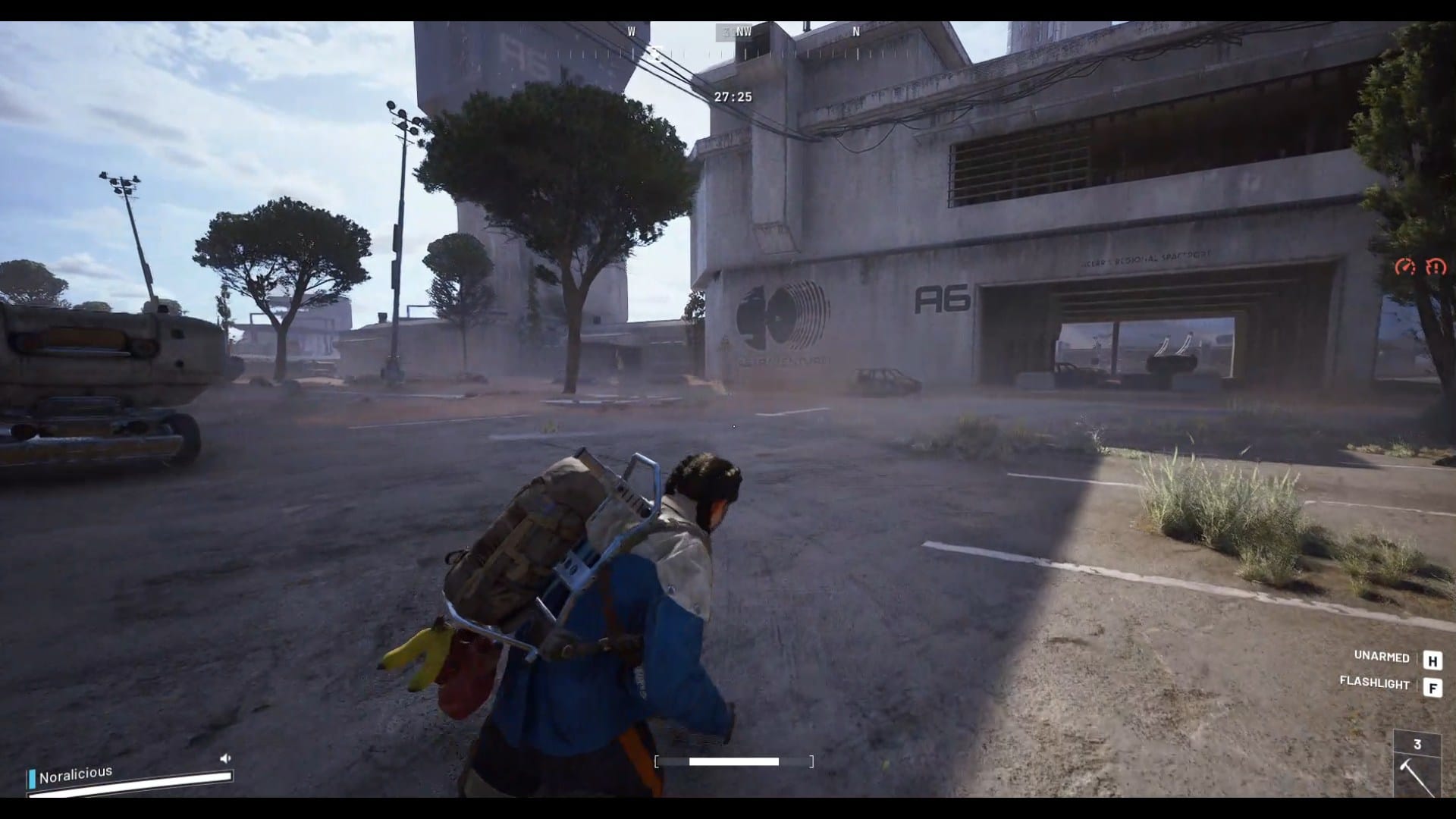Click the F keybind icon beside FLASHLIGHT
1456x819 pixels.
1432,687
